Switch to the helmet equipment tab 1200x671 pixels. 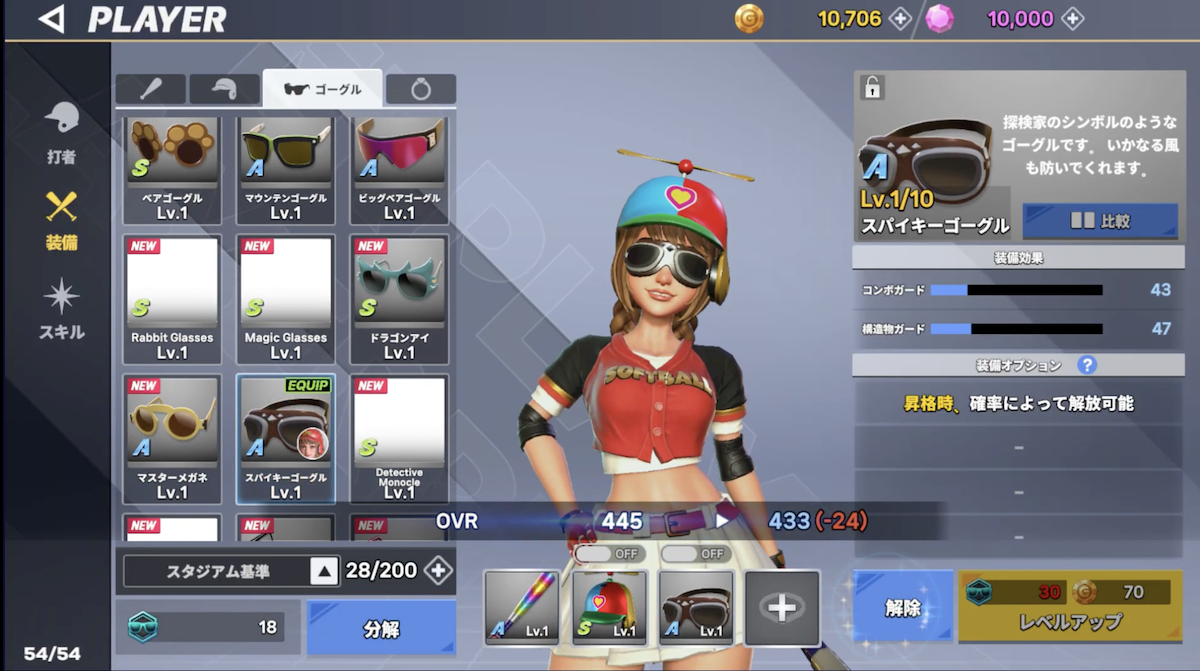[x=224, y=90]
